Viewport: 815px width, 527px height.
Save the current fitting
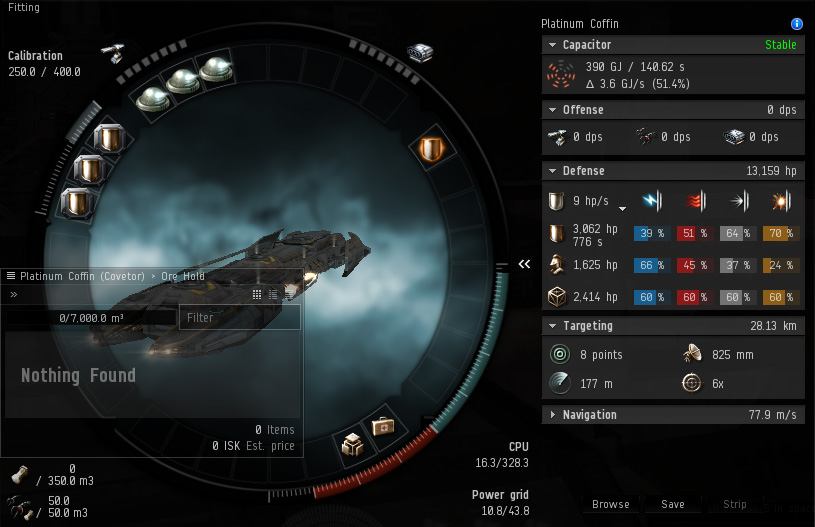(673, 504)
